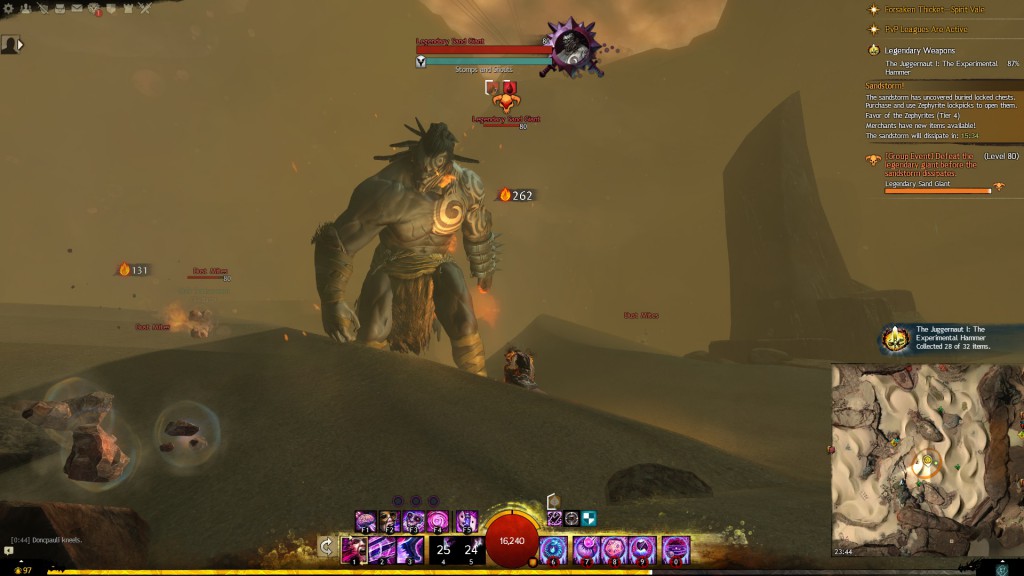
Task: Open the Legendary Weapons tracker entry
Action: [918, 50]
